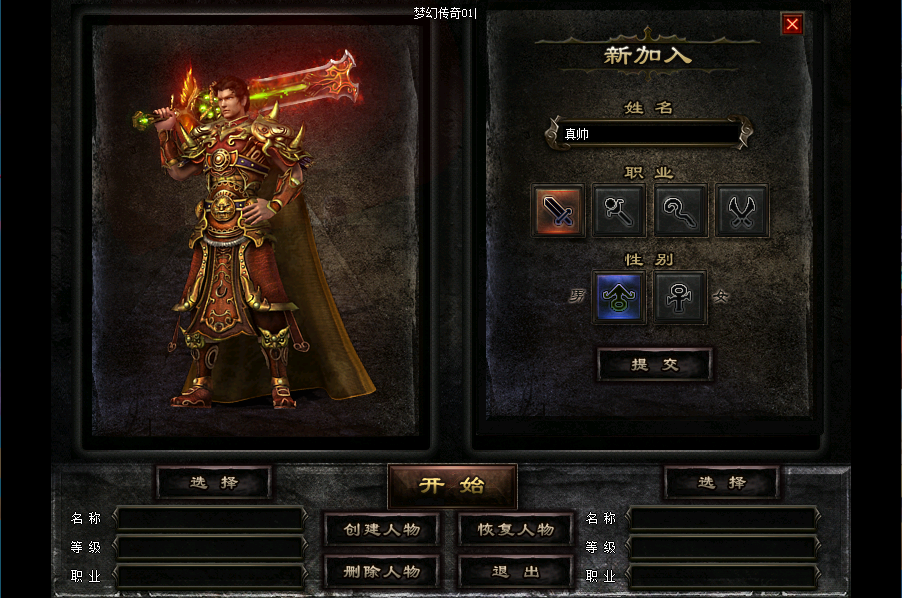Open 创建人物 to create a character
902x598 pixels.
[x=381, y=529]
